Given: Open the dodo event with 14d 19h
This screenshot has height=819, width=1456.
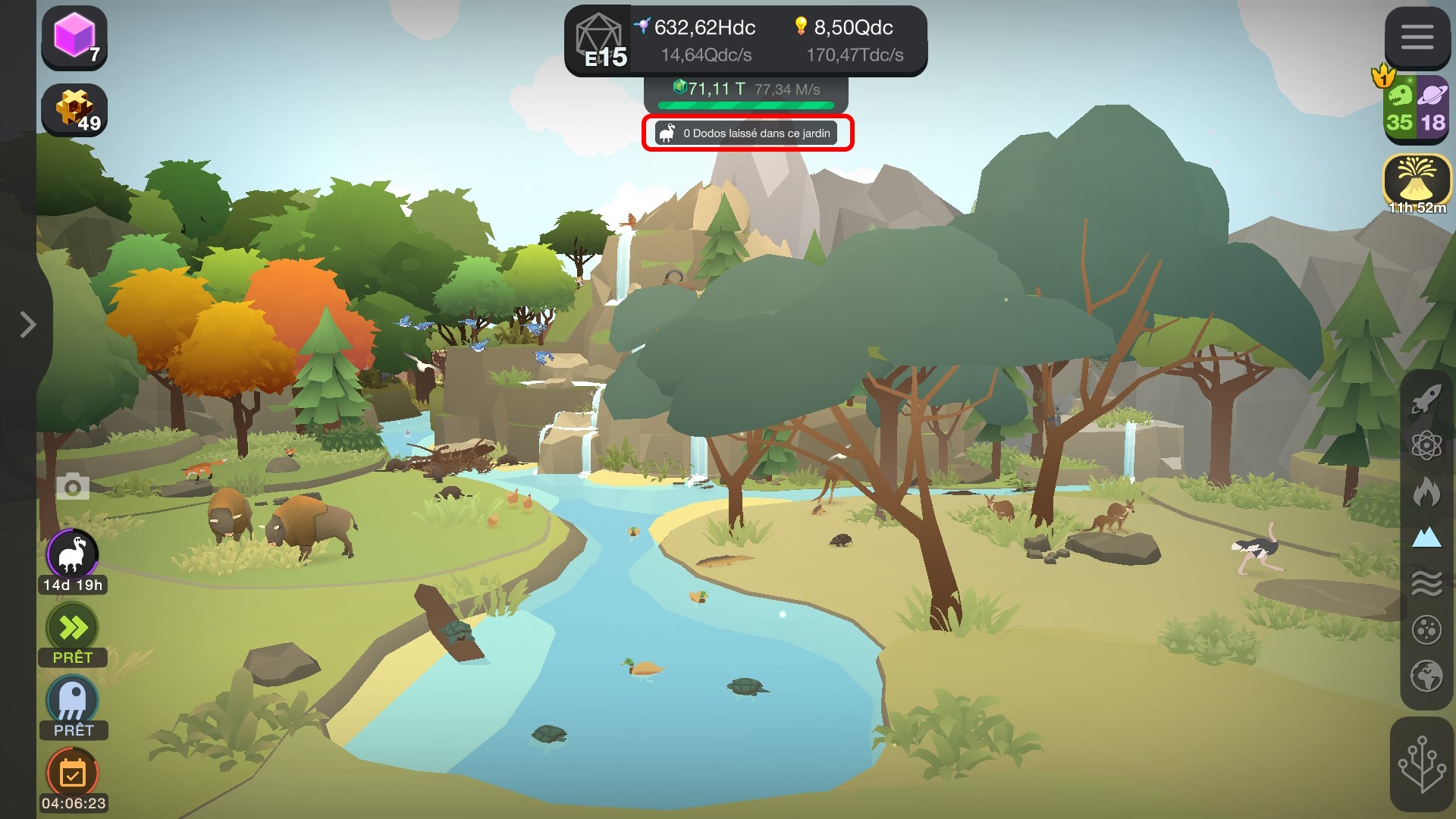Looking at the screenshot, I should tap(73, 555).
